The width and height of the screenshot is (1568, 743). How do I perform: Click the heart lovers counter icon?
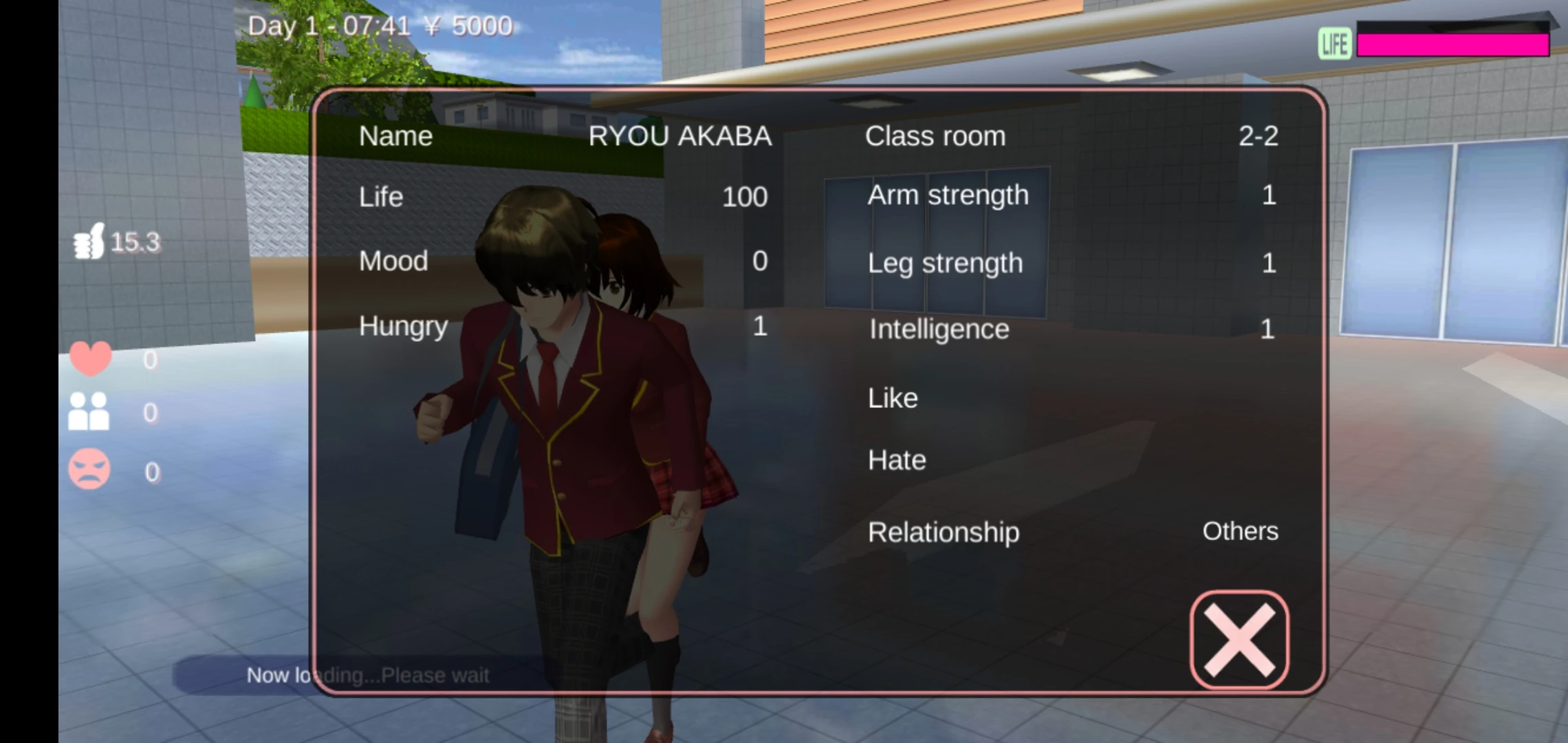(x=91, y=358)
